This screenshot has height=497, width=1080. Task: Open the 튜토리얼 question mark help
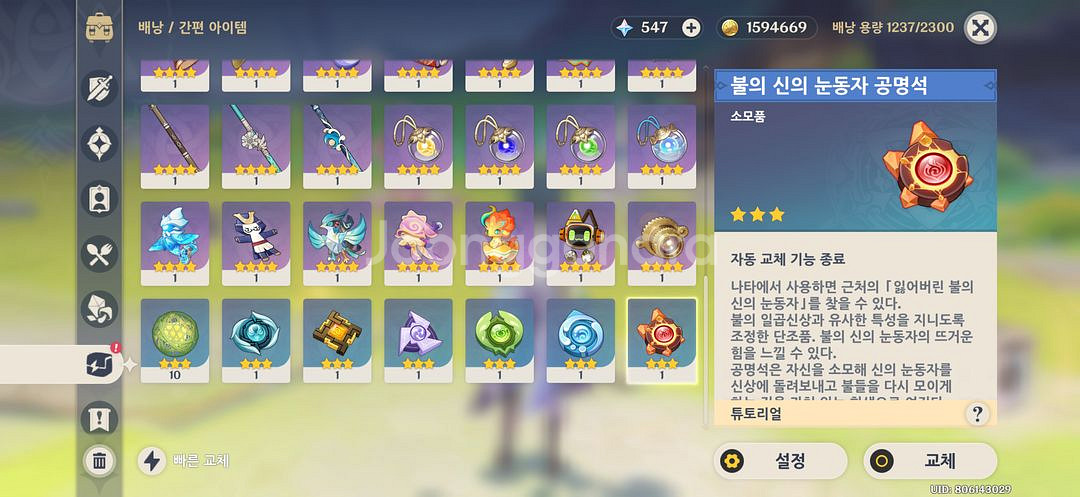(x=977, y=413)
